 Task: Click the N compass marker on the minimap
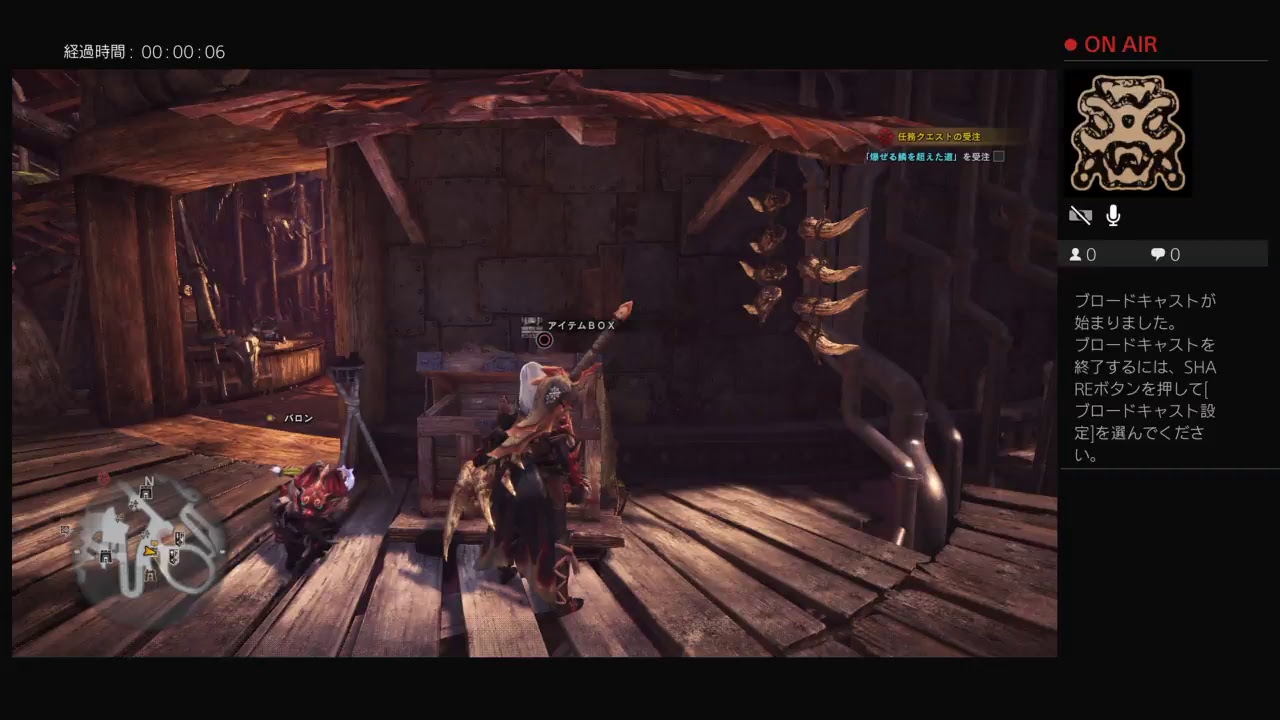pos(149,481)
